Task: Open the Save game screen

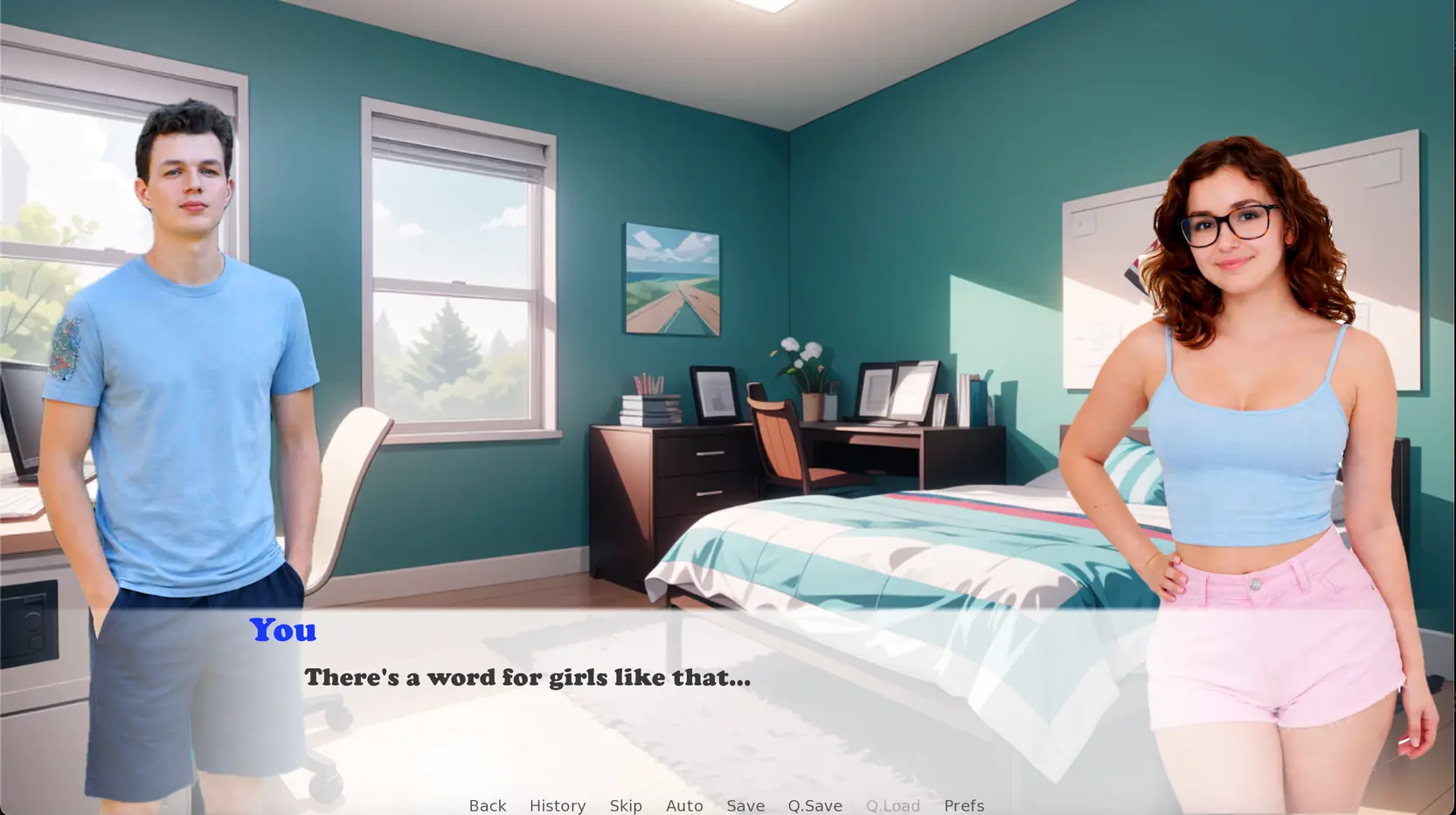Action: pyautogui.click(x=745, y=805)
